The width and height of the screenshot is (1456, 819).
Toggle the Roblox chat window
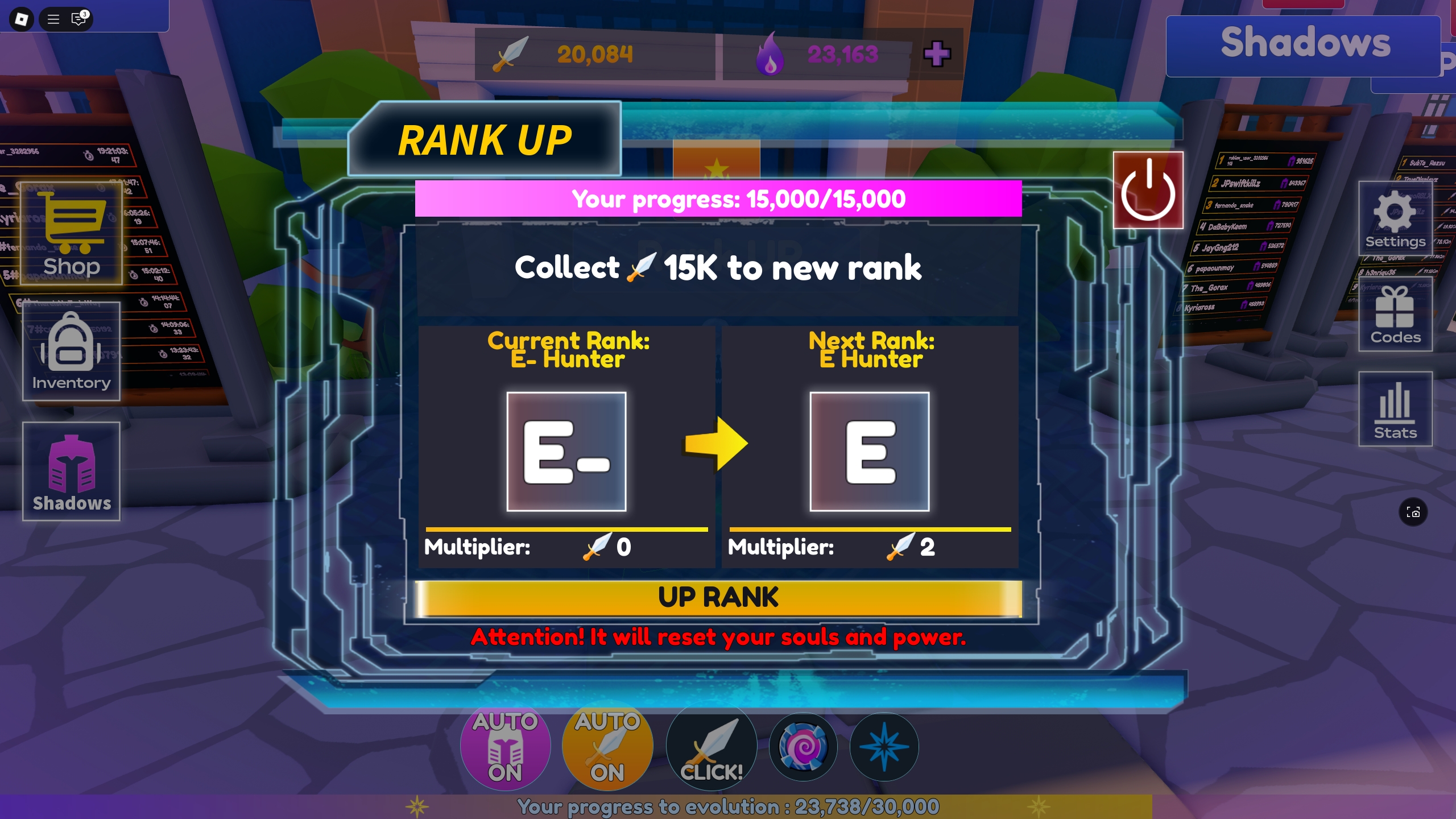[x=78, y=19]
